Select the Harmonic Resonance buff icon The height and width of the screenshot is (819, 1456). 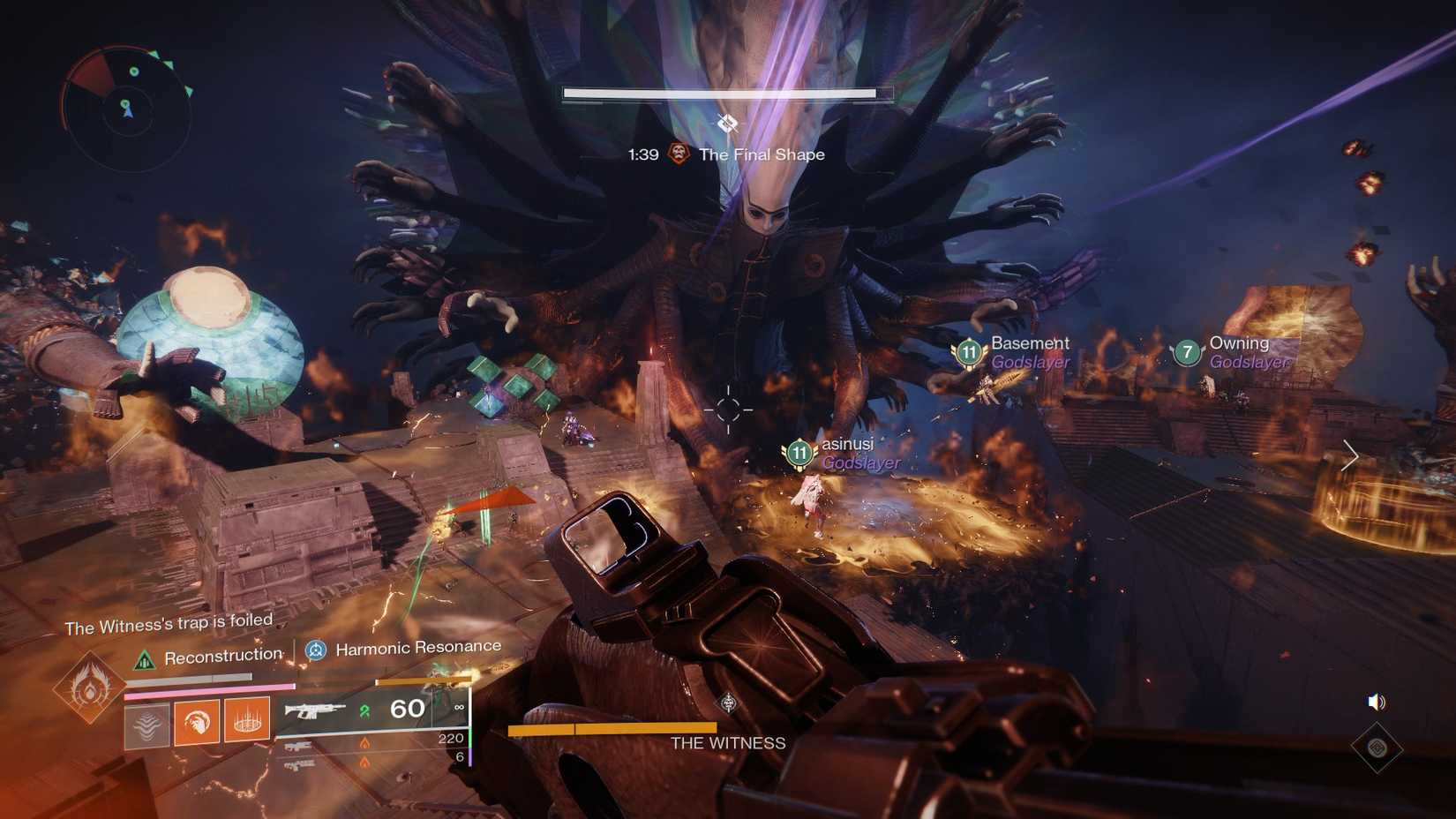(316, 651)
